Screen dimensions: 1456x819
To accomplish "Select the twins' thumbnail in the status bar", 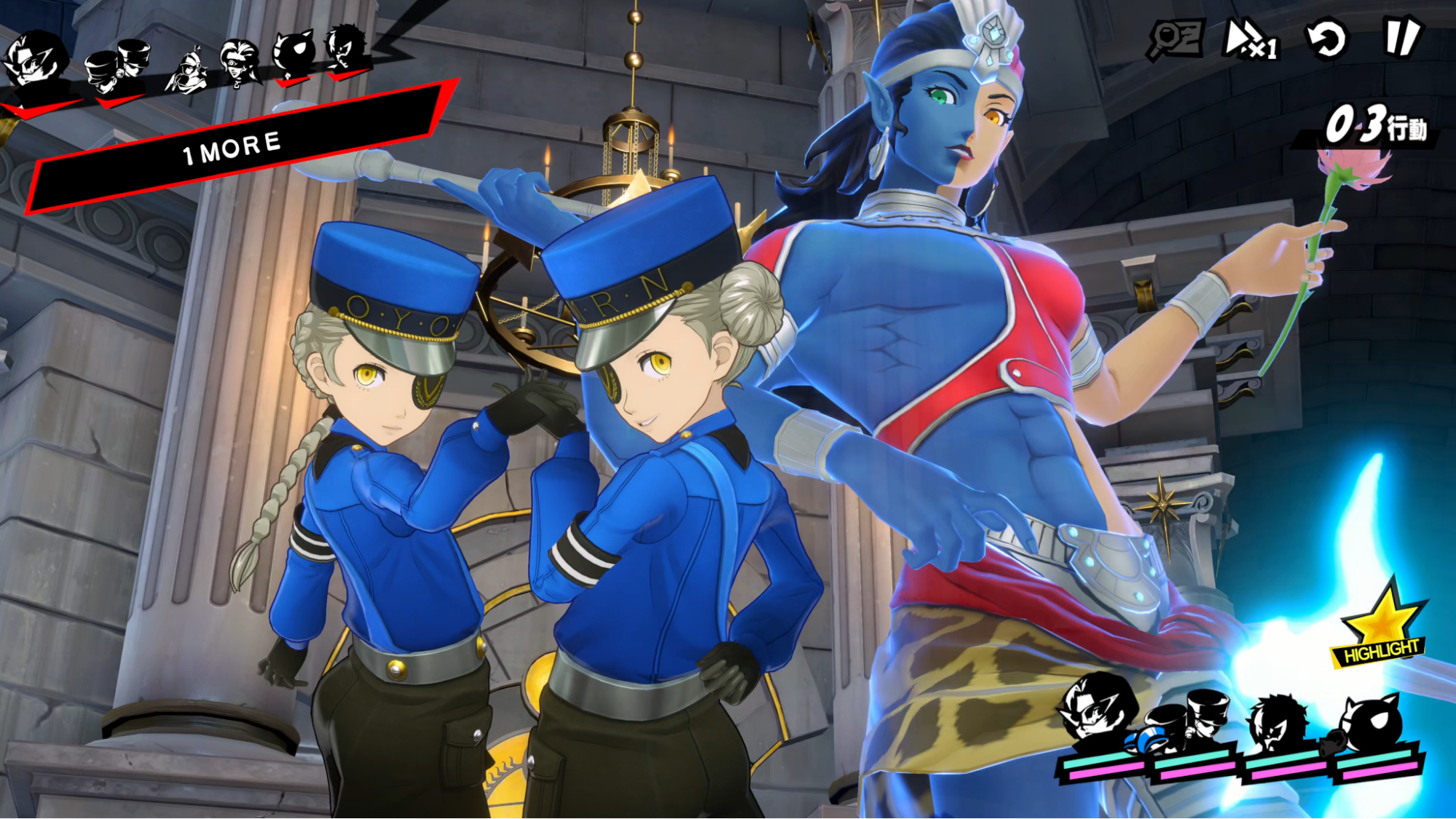I will point(1205,716).
